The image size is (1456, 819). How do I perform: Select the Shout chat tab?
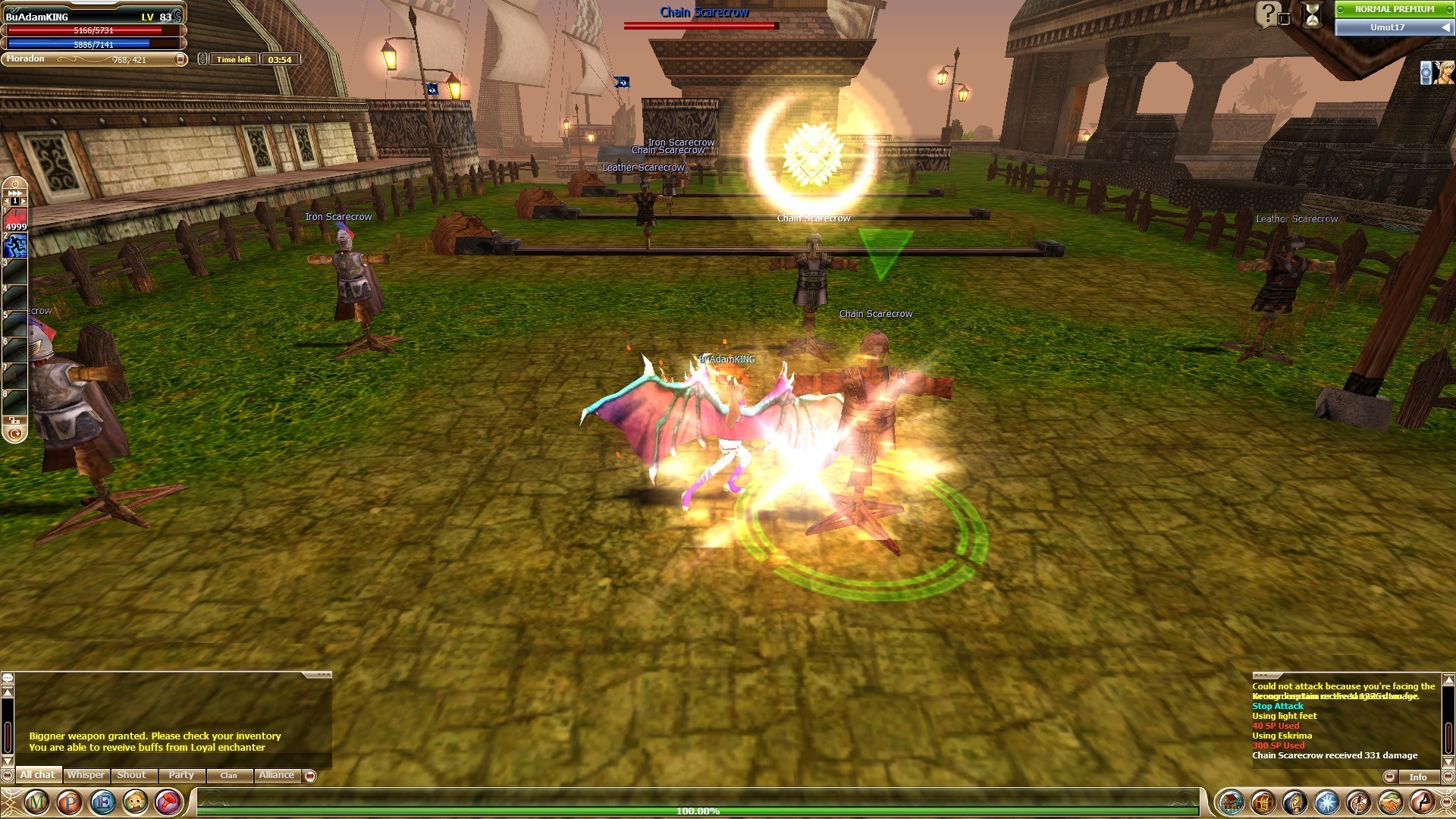click(x=131, y=775)
